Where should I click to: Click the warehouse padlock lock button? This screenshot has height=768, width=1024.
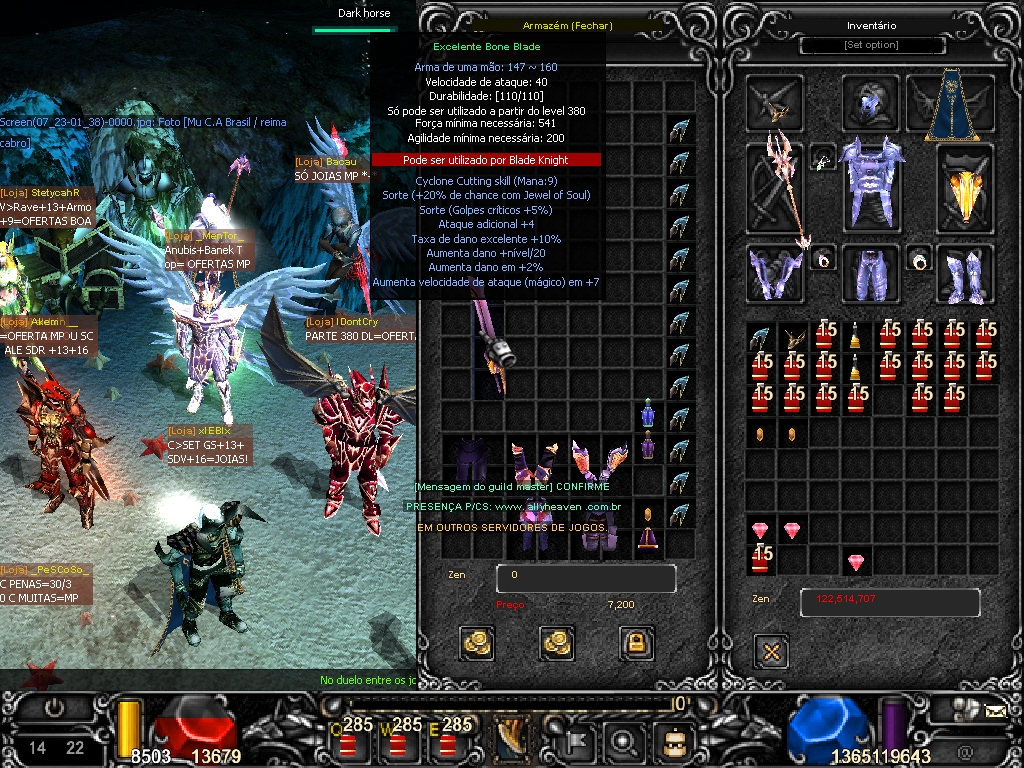pos(637,643)
